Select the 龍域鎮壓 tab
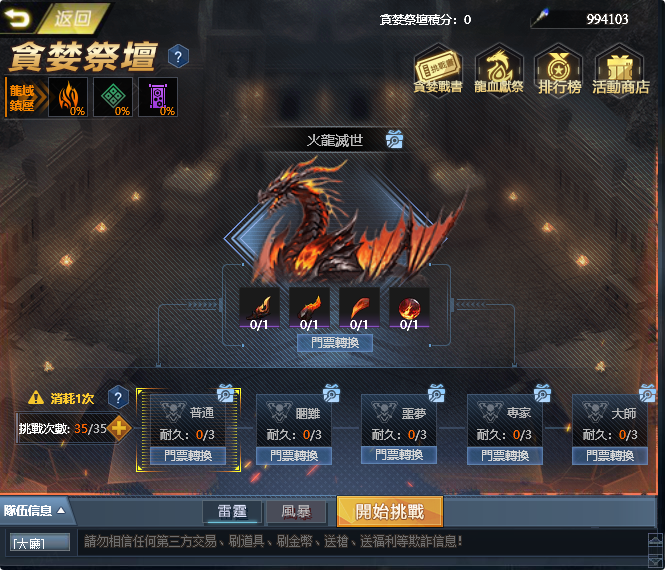Viewport: 665px width, 570px height. click(x=22, y=97)
